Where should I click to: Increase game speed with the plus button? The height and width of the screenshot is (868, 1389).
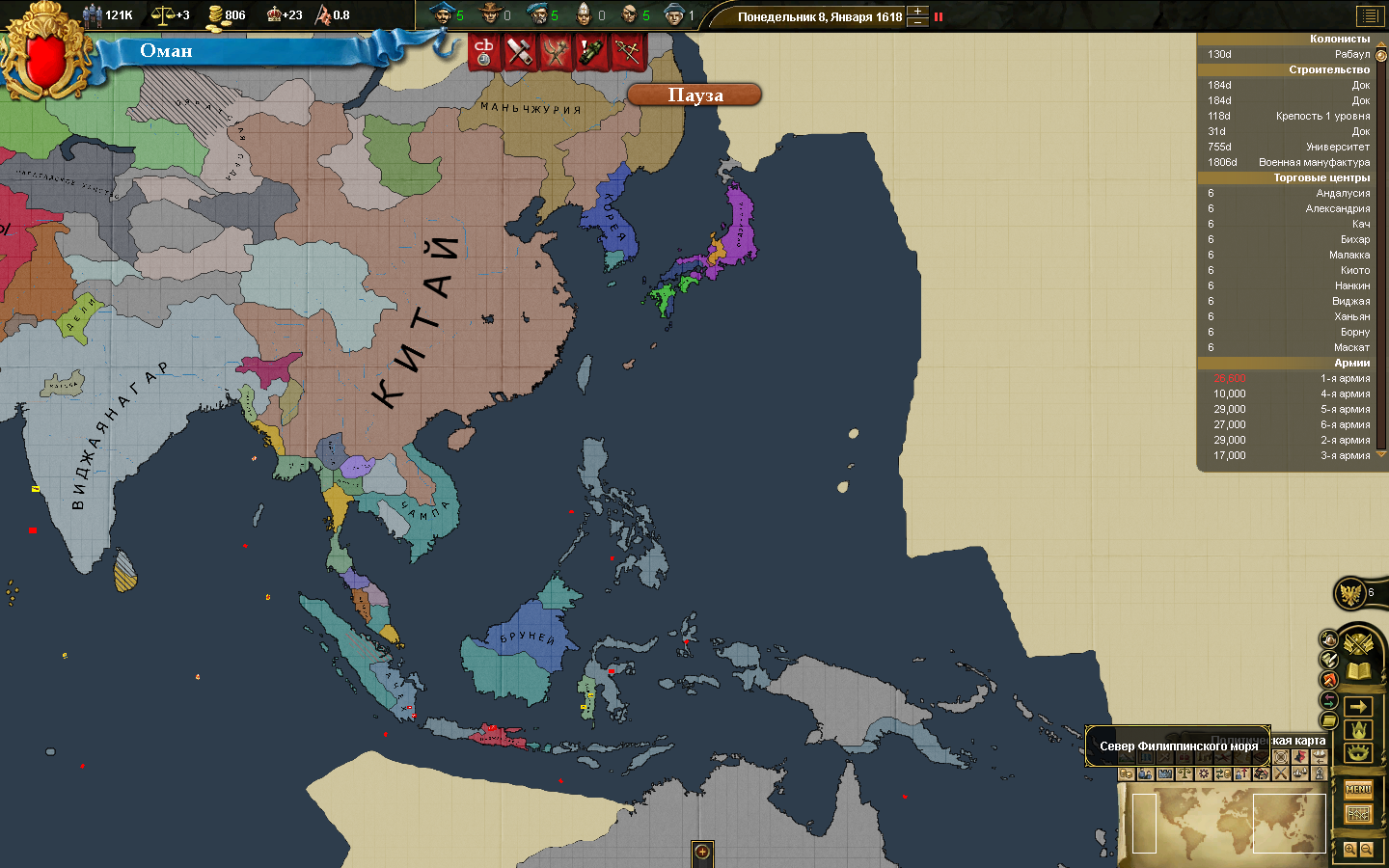point(917,12)
